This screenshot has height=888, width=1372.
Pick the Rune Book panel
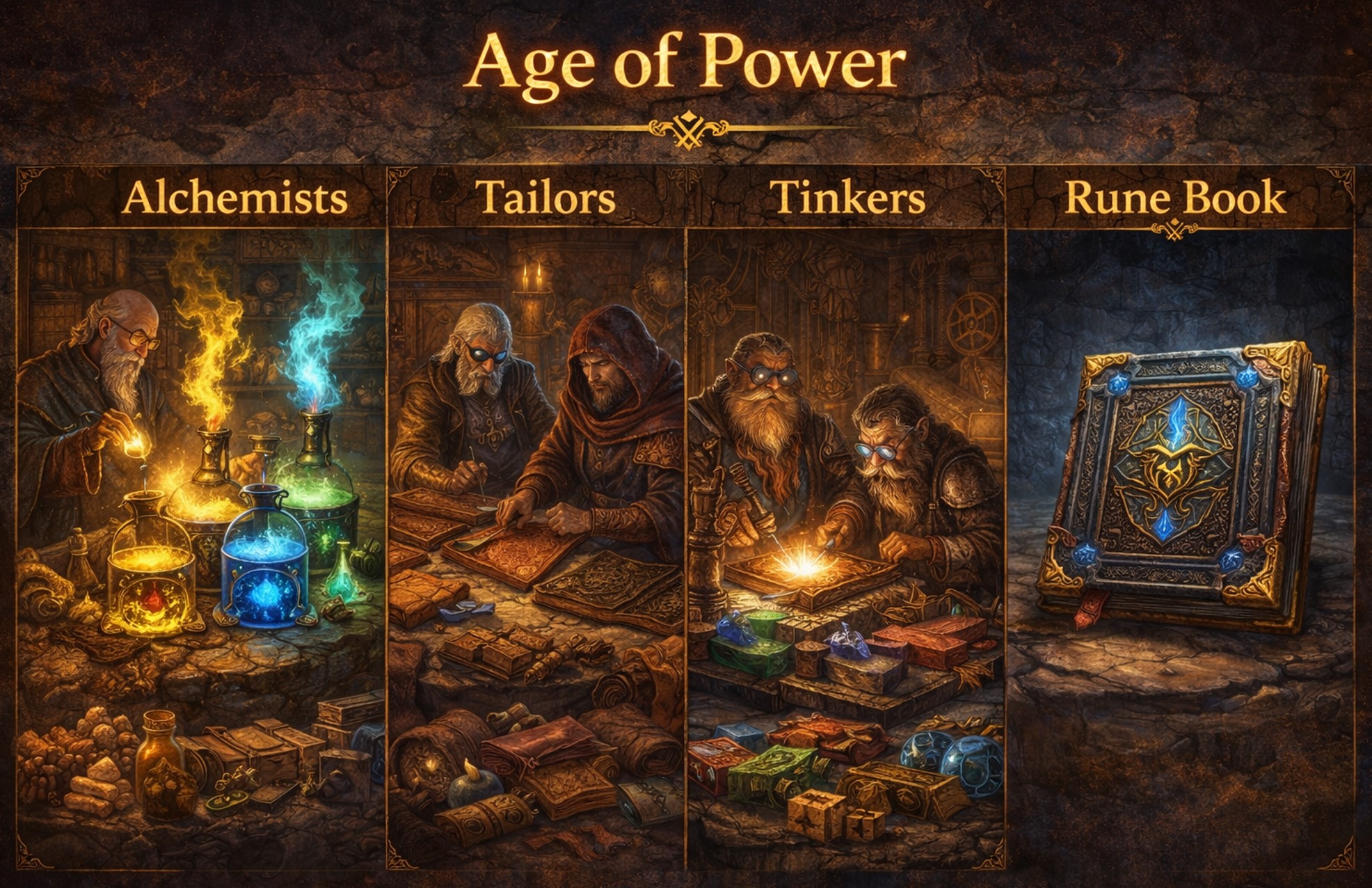pos(1180,515)
